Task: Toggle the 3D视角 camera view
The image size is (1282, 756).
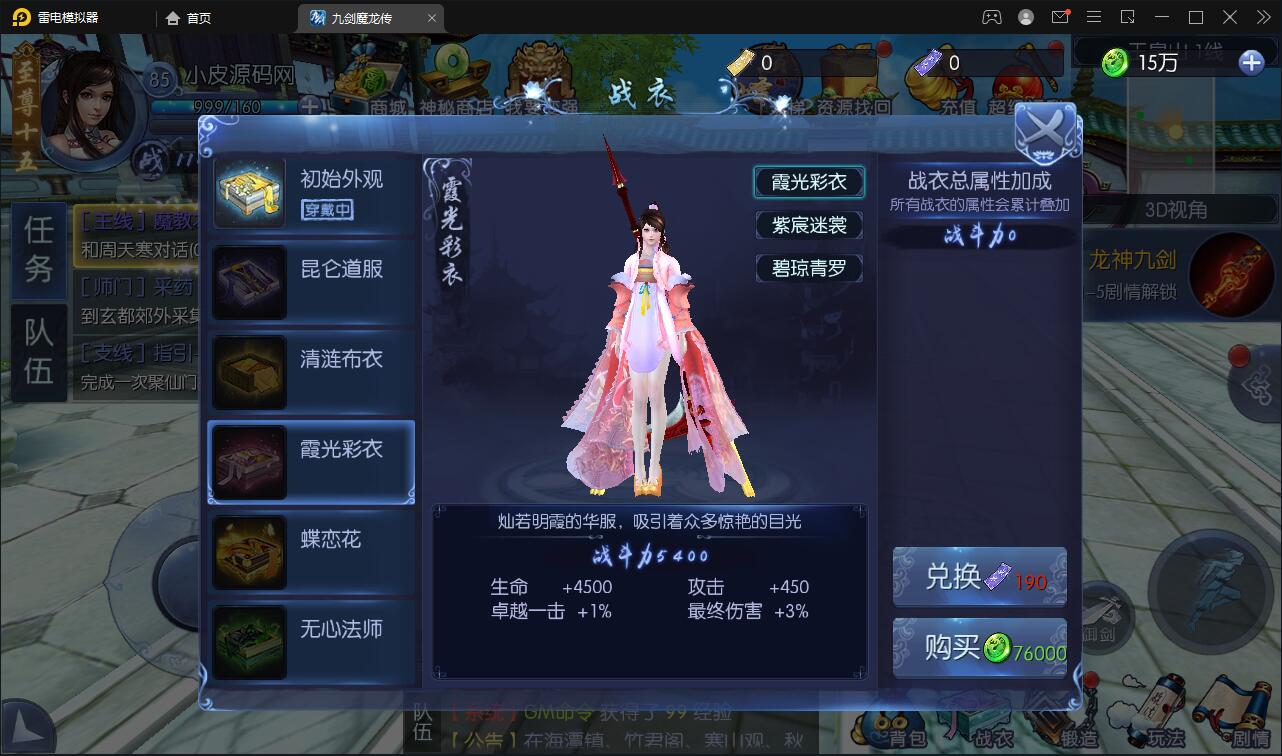Action: pos(1175,210)
